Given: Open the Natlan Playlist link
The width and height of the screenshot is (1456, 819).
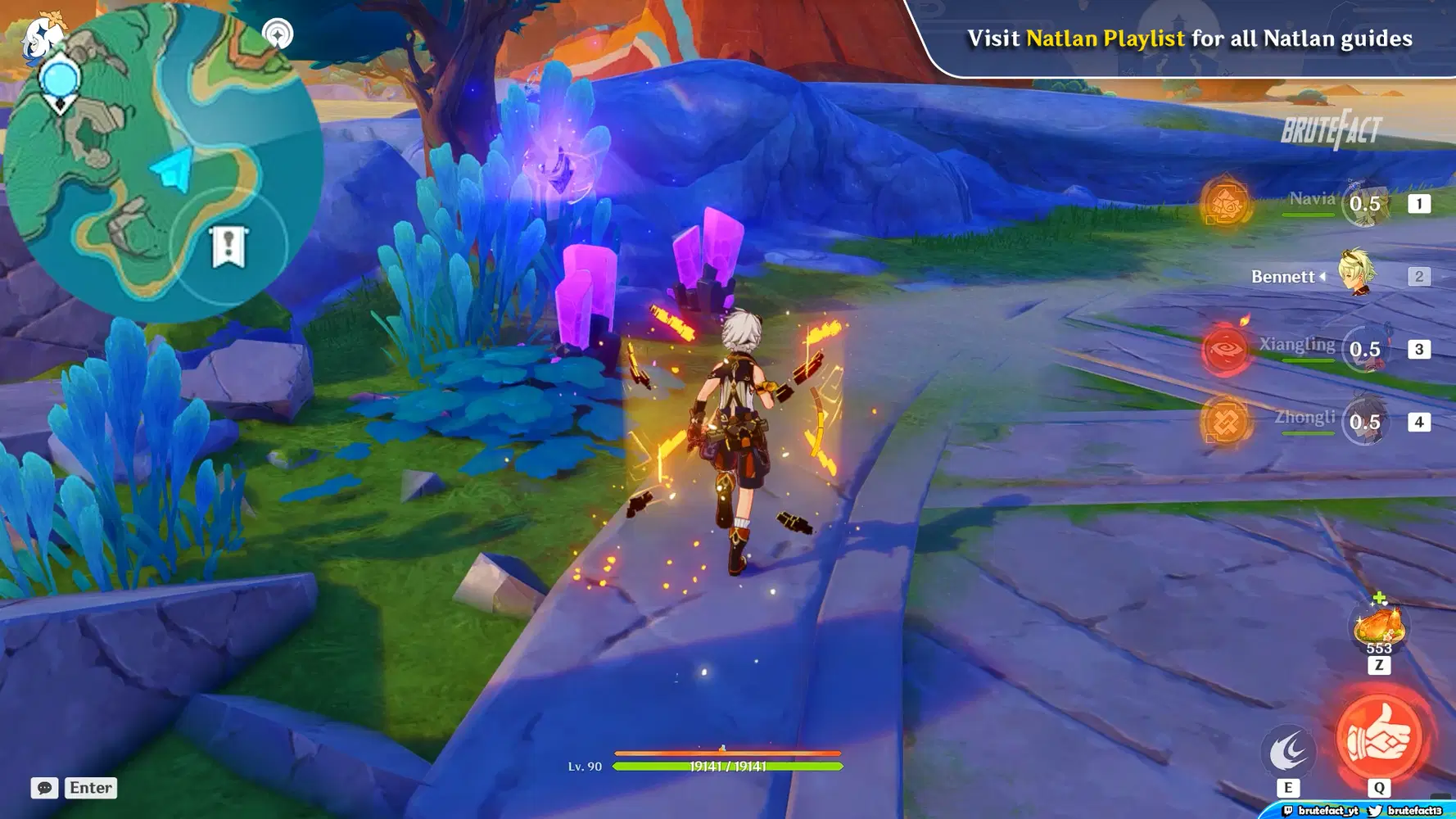Looking at the screenshot, I should click(x=1105, y=38).
